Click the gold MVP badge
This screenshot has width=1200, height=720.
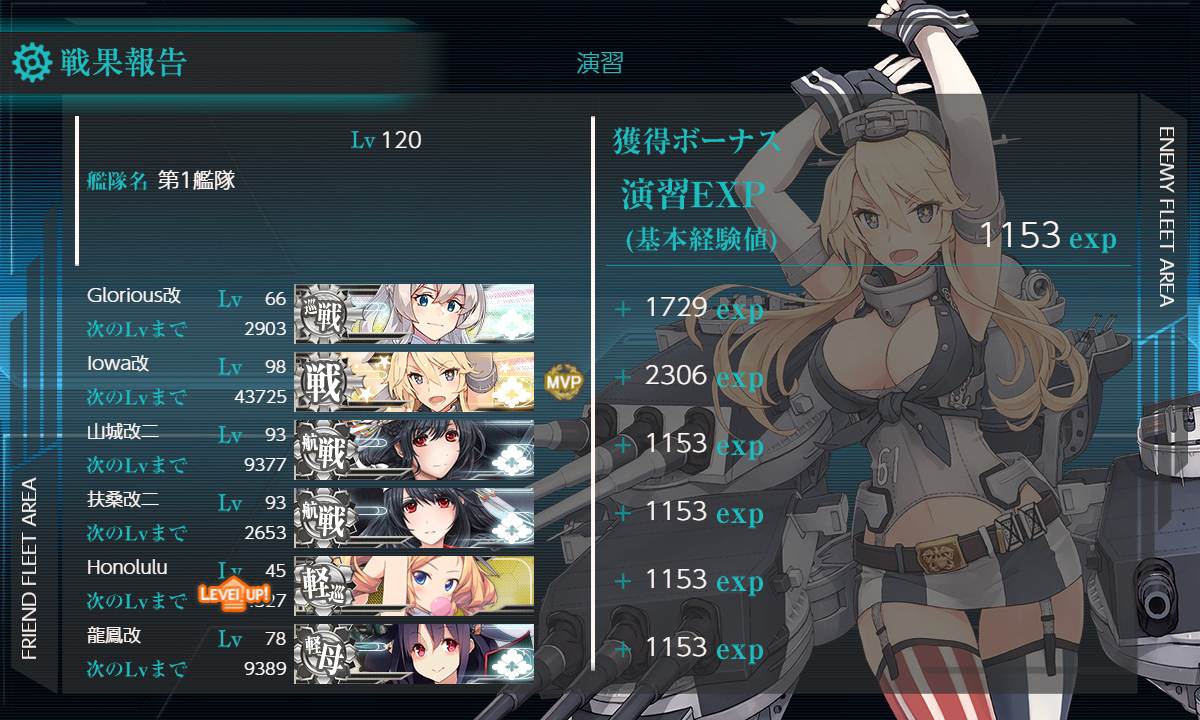[x=563, y=381]
